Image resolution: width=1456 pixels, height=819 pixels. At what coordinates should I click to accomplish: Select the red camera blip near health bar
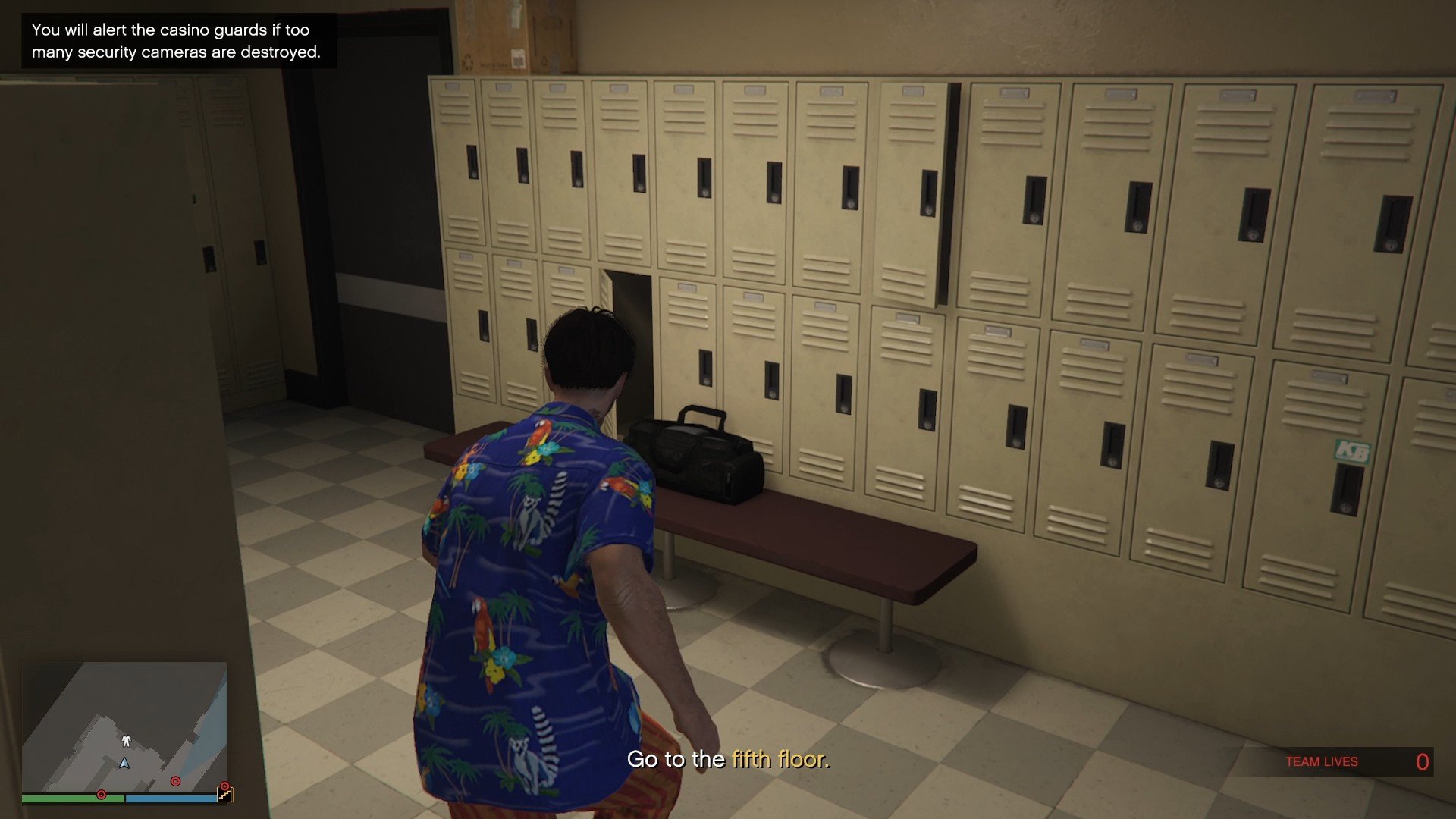[x=102, y=794]
